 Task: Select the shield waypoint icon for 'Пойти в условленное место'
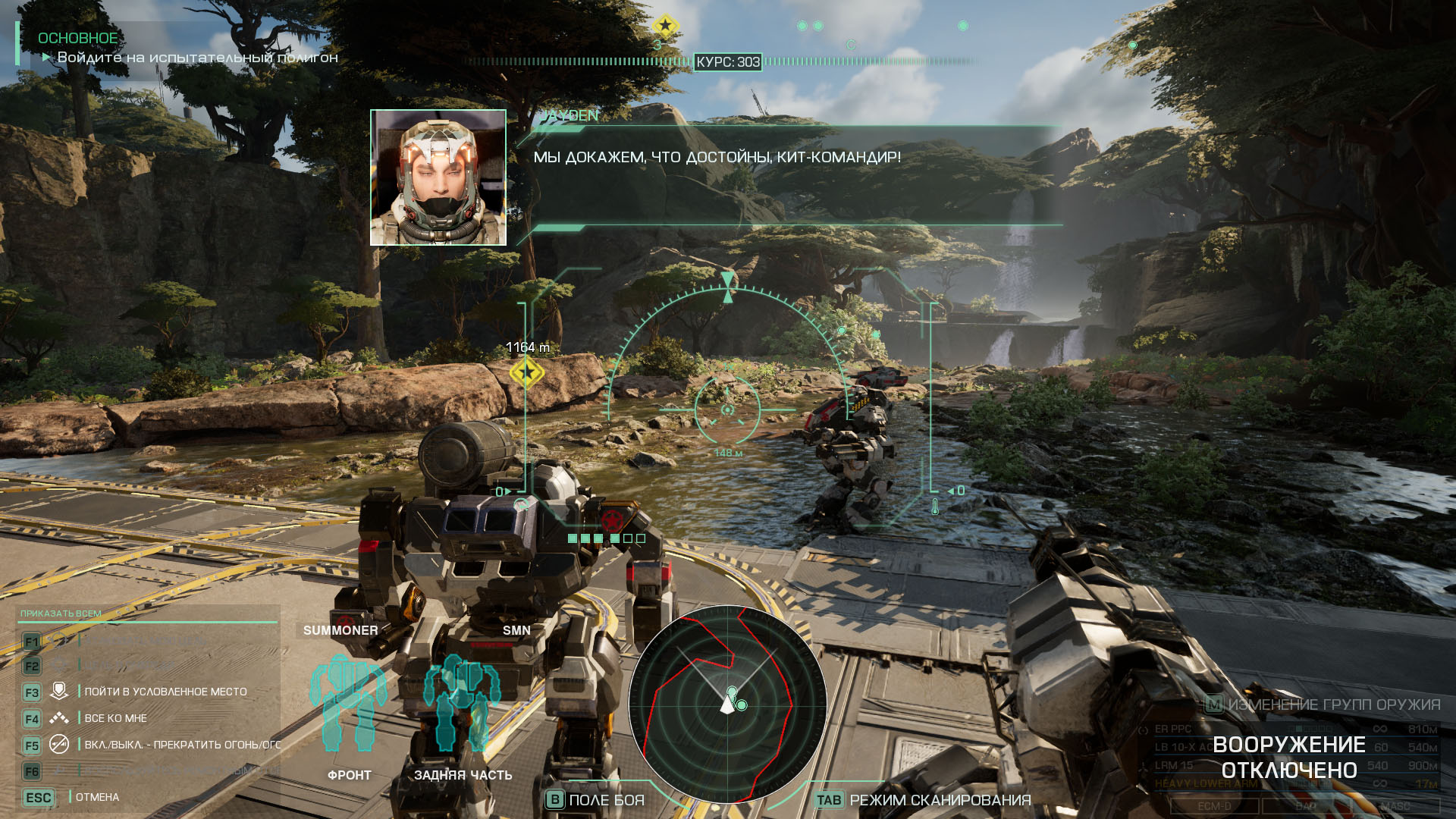[60, 691]
